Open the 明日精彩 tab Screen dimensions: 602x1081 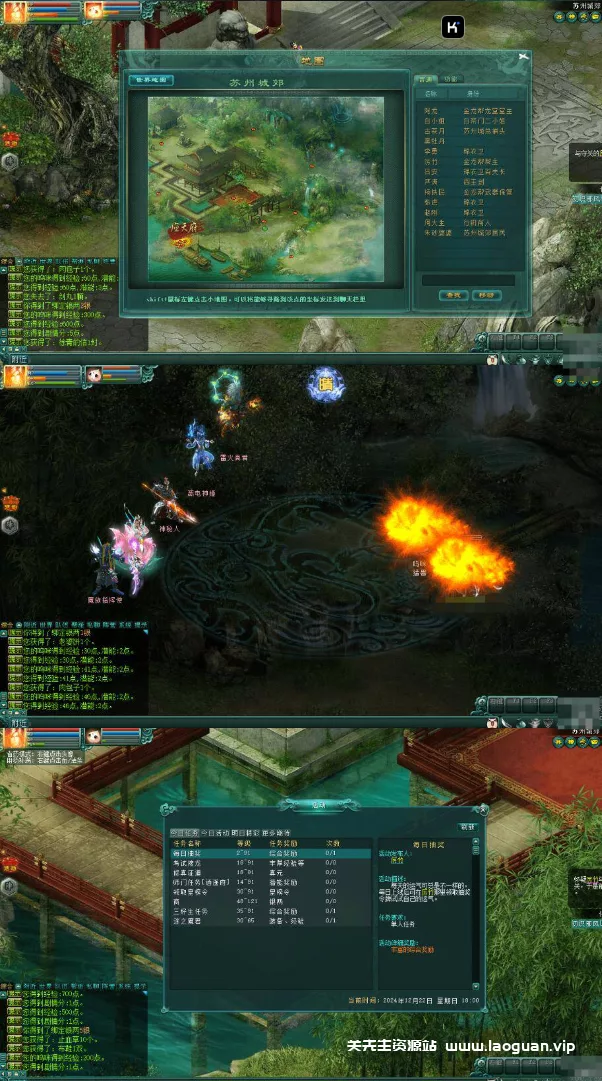[245, 832]
